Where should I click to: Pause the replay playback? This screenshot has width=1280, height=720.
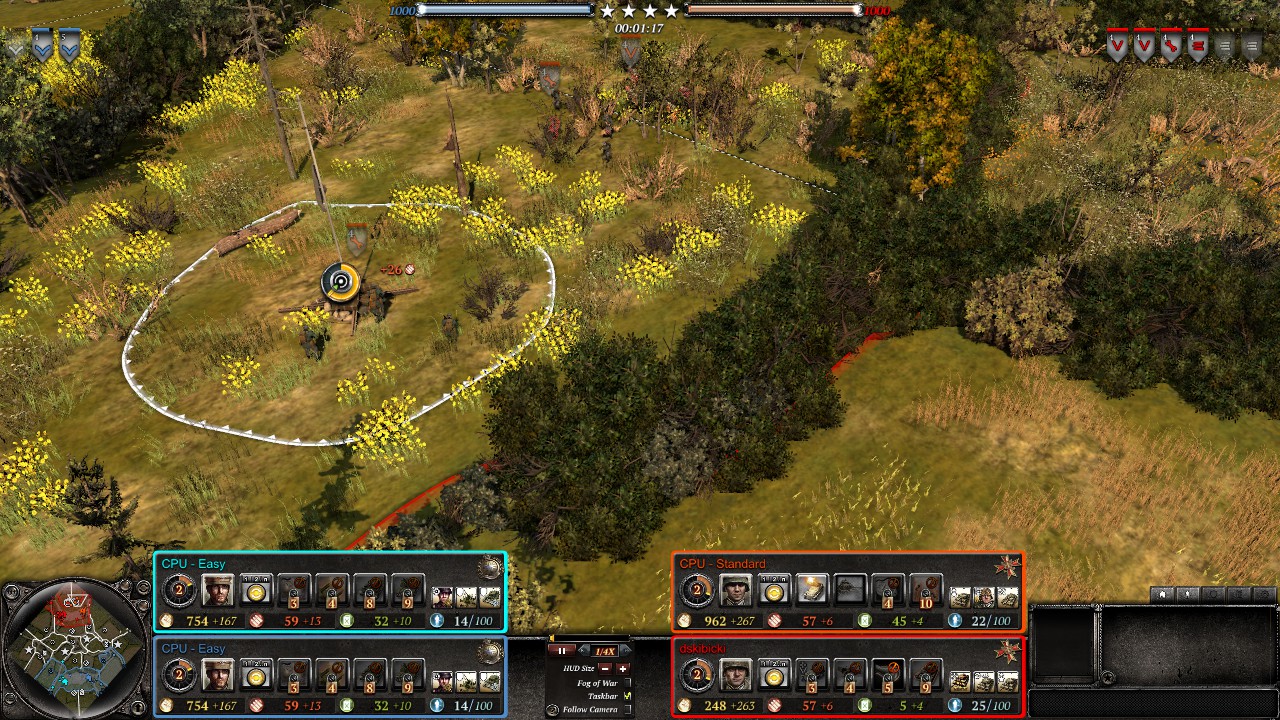[x=560, y=651]
